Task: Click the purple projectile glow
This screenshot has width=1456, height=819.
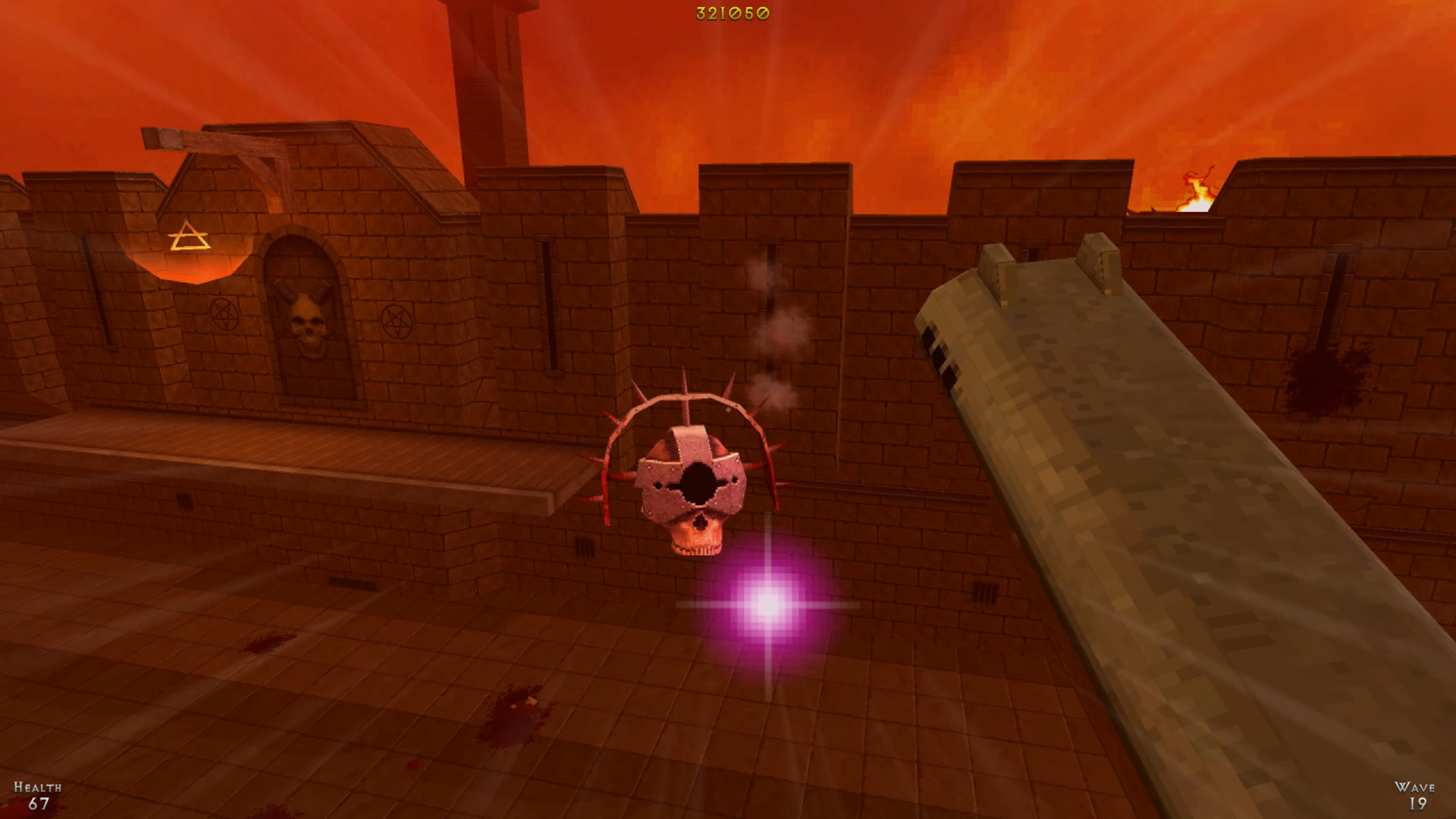Action: [x=768, y=604]
